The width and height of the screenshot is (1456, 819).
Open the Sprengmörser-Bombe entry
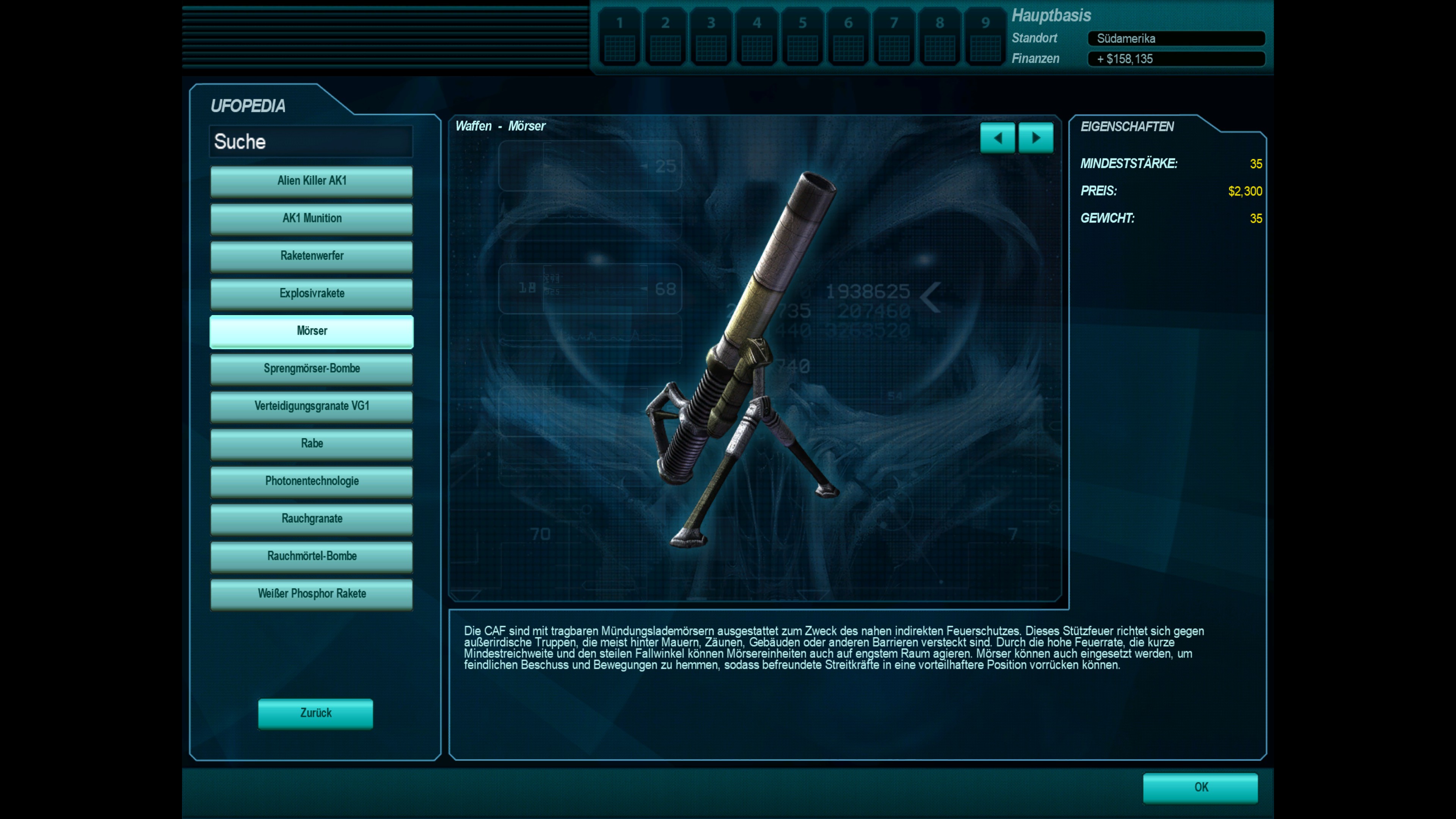(x=311, y=369)
